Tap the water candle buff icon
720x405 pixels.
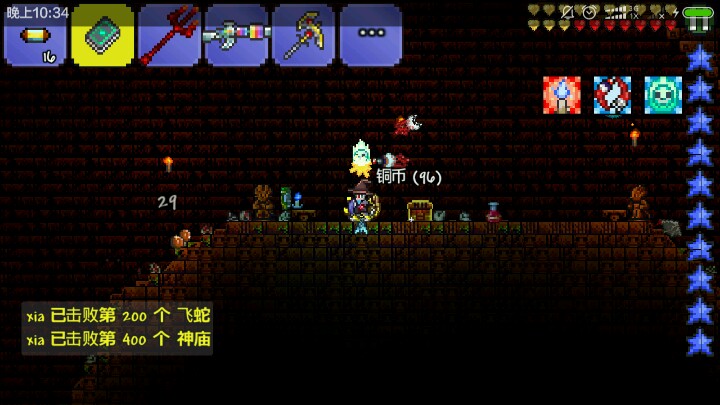562,94
